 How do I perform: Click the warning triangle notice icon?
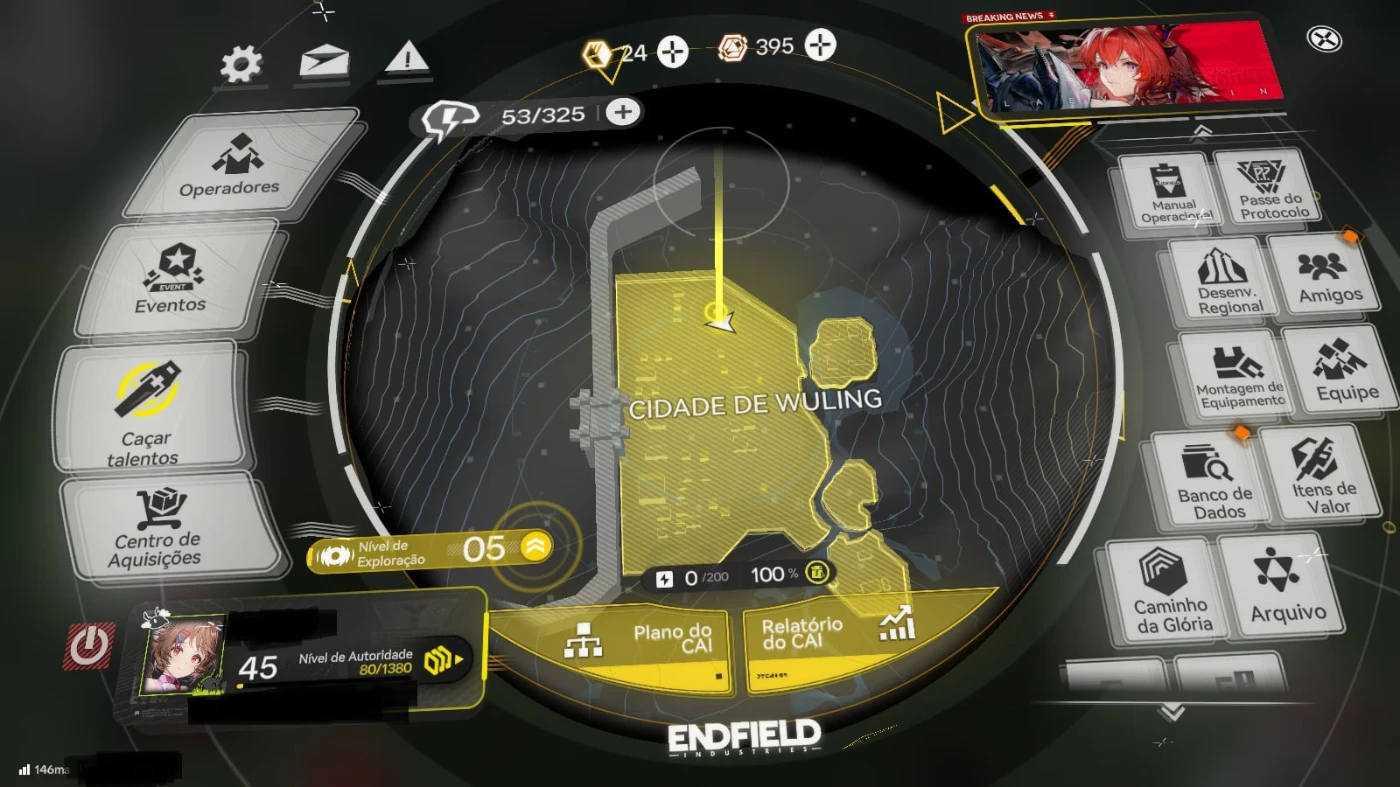(x=407, y=59)
